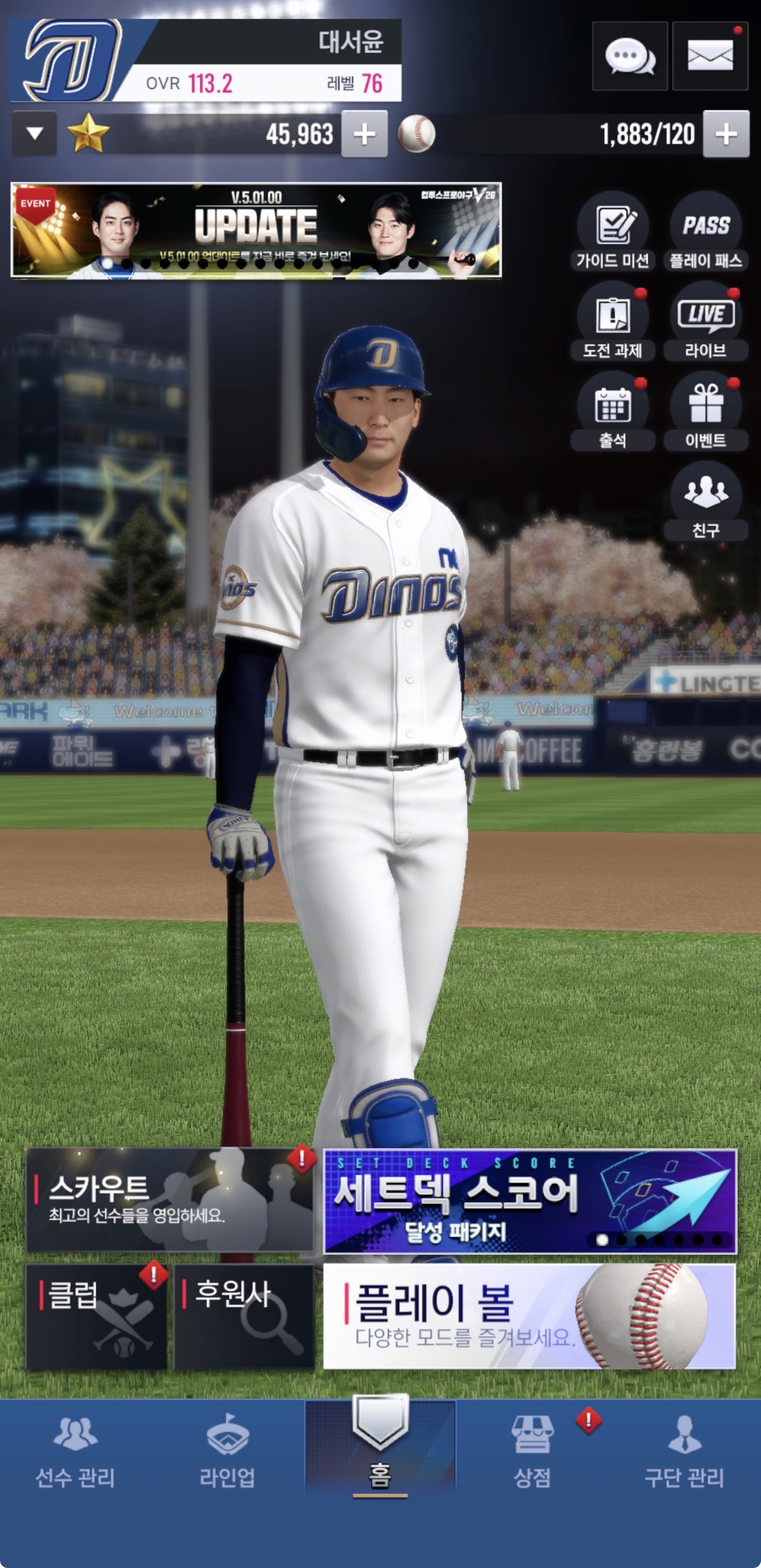Image resolution: width=761 pixels, height=1568 pixels.
Task: Open the mailbox envelope icon
Action: (x=710, y=56)
